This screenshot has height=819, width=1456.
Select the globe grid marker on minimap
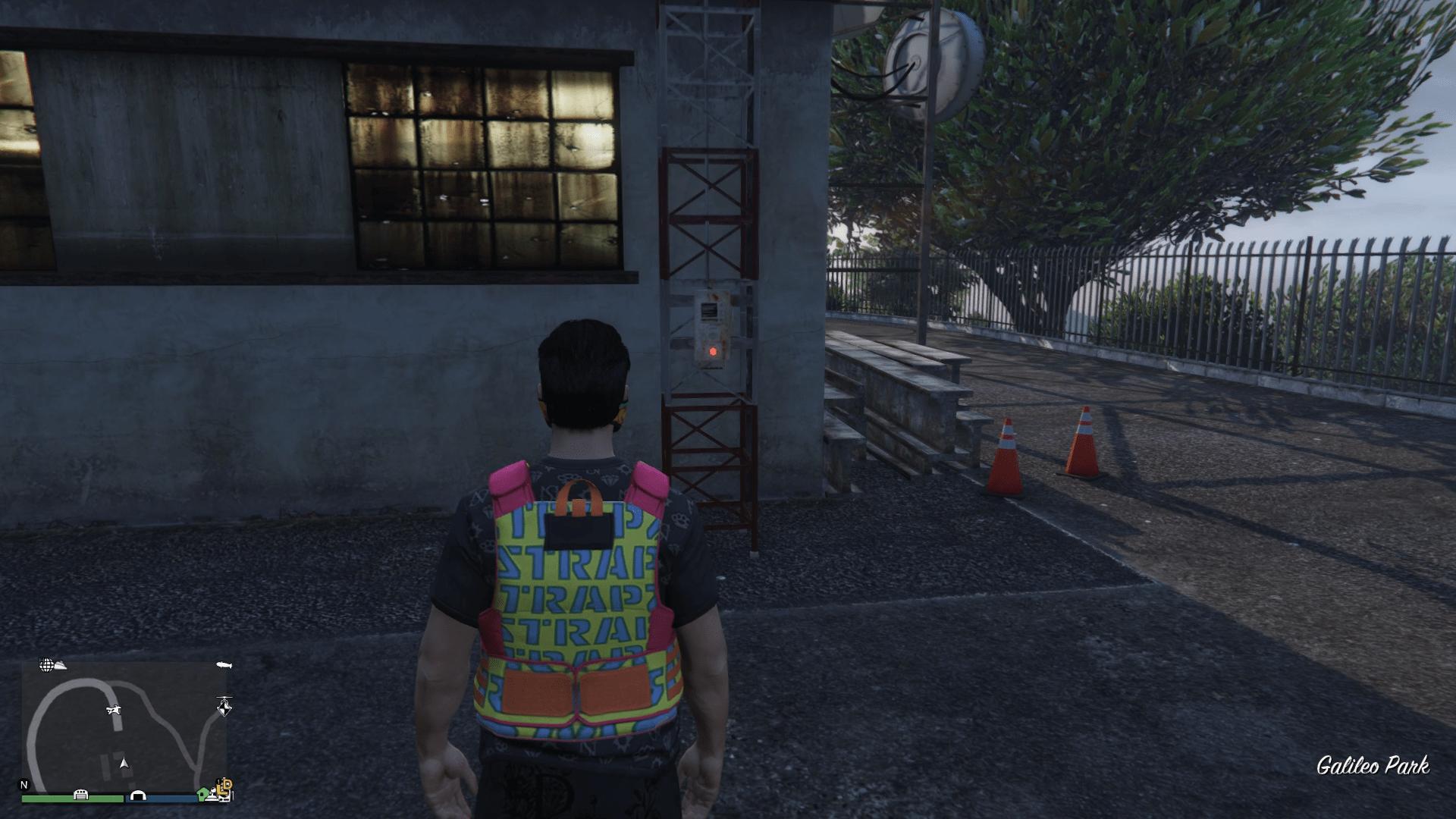46,665
